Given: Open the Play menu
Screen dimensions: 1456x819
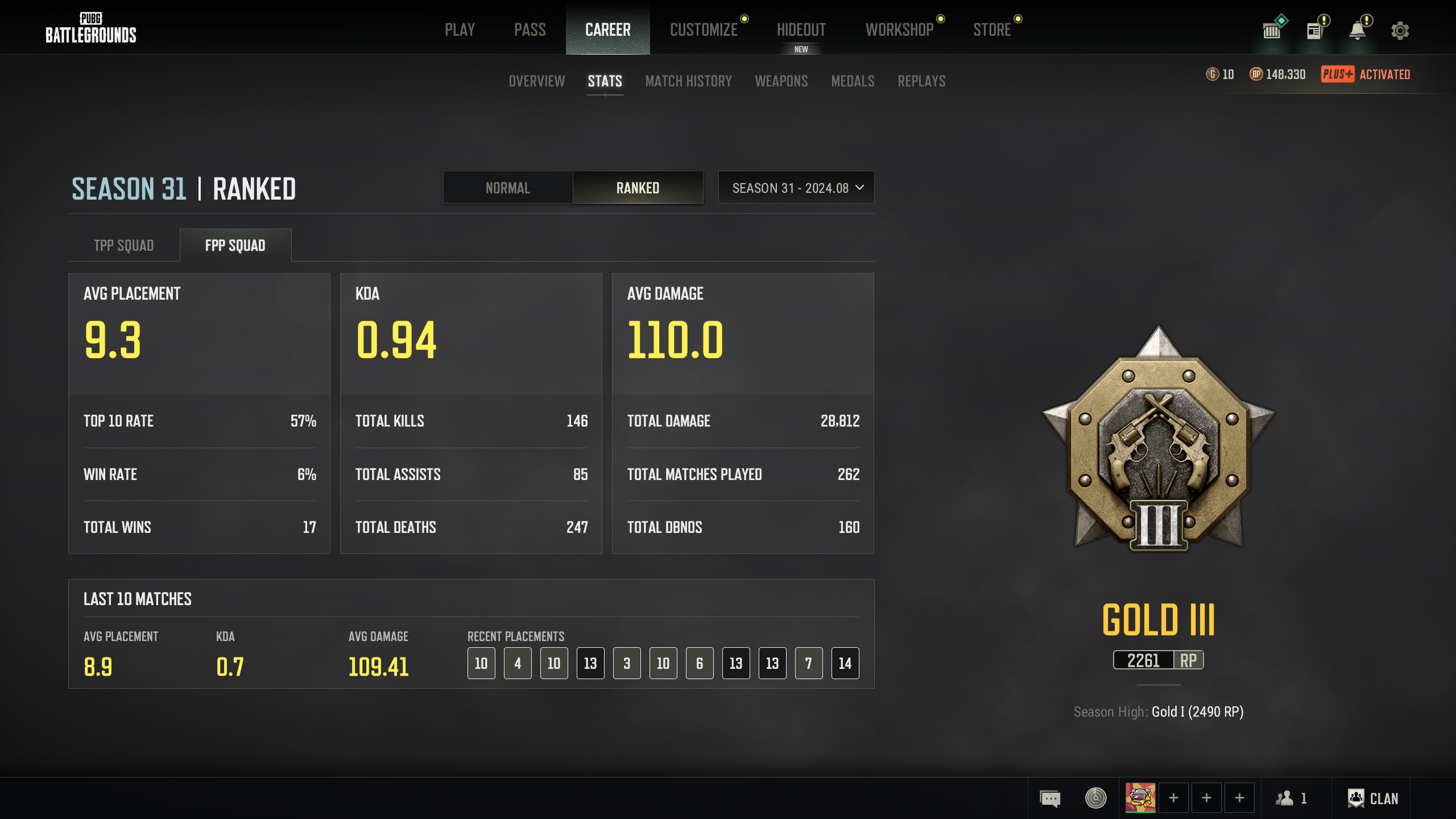Looking at the screenshot, I should (x=460, y=30).
